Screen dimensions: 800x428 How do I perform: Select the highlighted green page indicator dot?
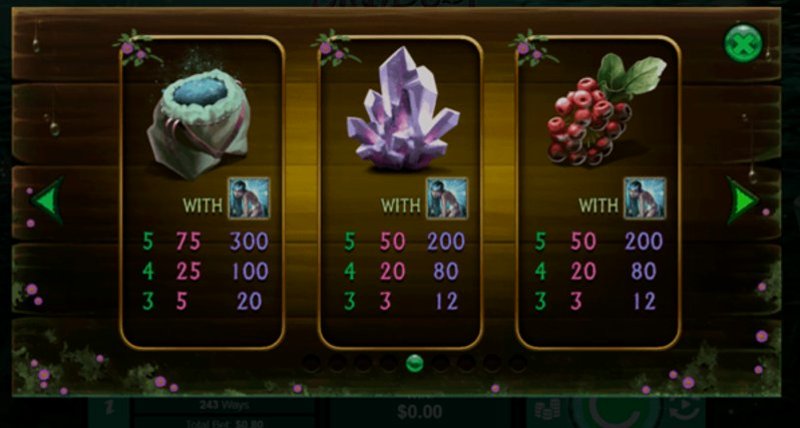pos(415,363)
